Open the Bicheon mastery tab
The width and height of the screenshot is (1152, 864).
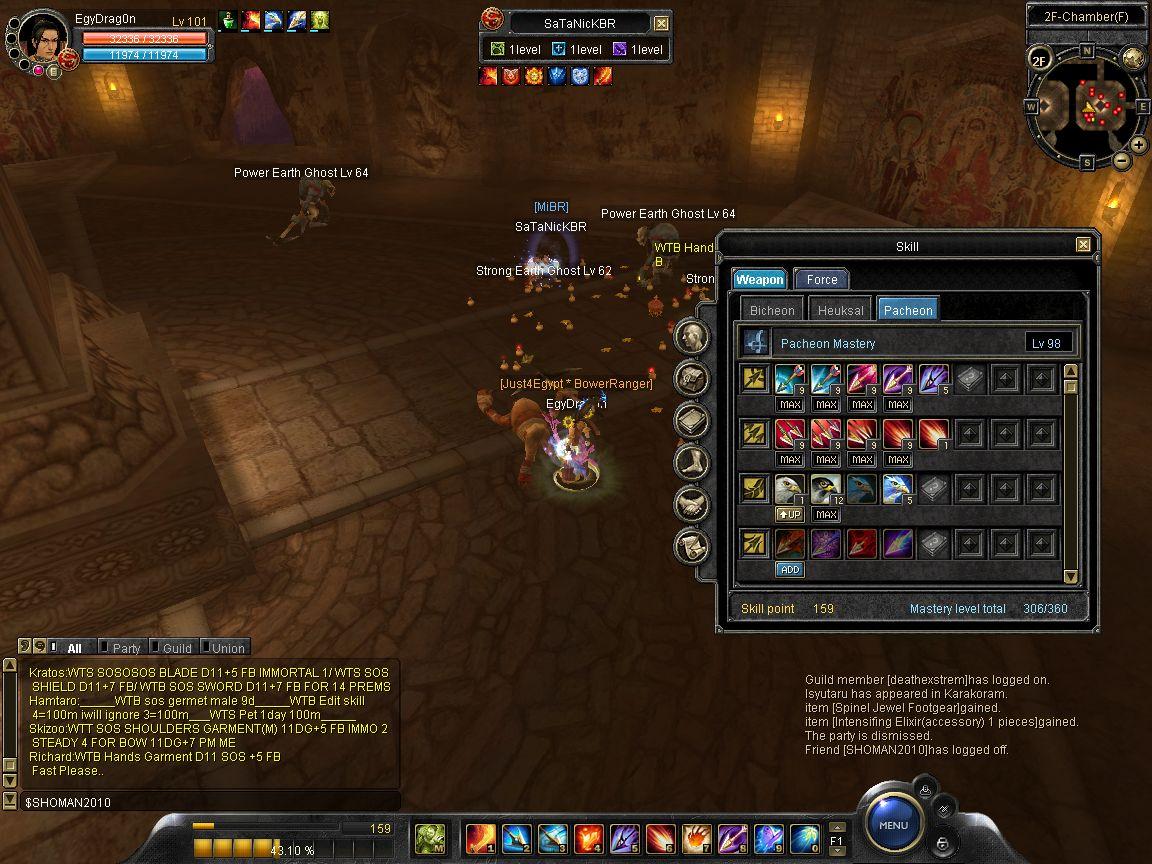click(x=772, y=310)
